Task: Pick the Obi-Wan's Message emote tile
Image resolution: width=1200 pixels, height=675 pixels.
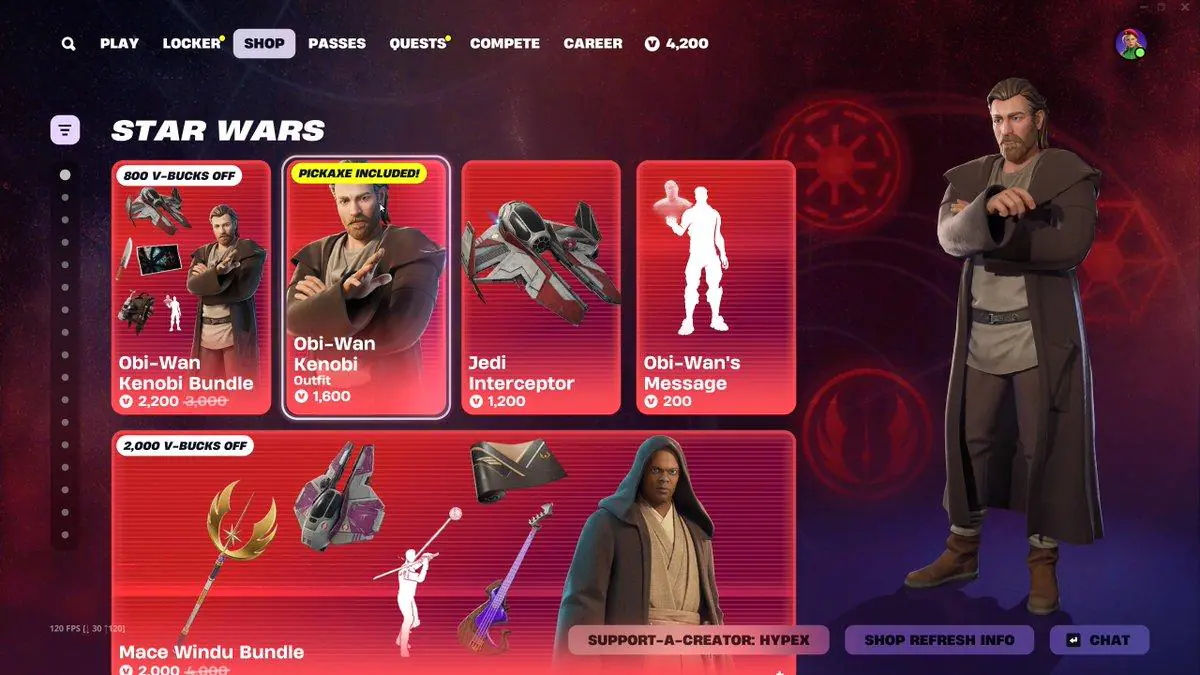Action: (x=716, y=288)
